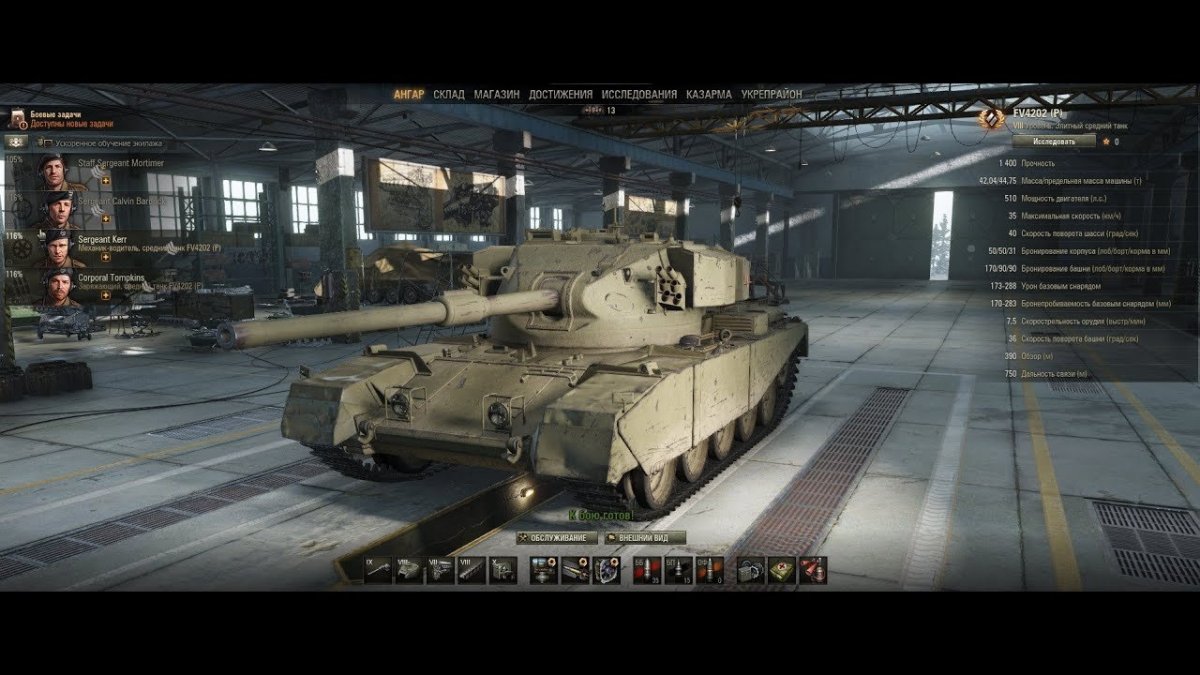Open the Обслуживание menu
The width and height of the screenshot is (1200, 675).
[x=557, y=538]
